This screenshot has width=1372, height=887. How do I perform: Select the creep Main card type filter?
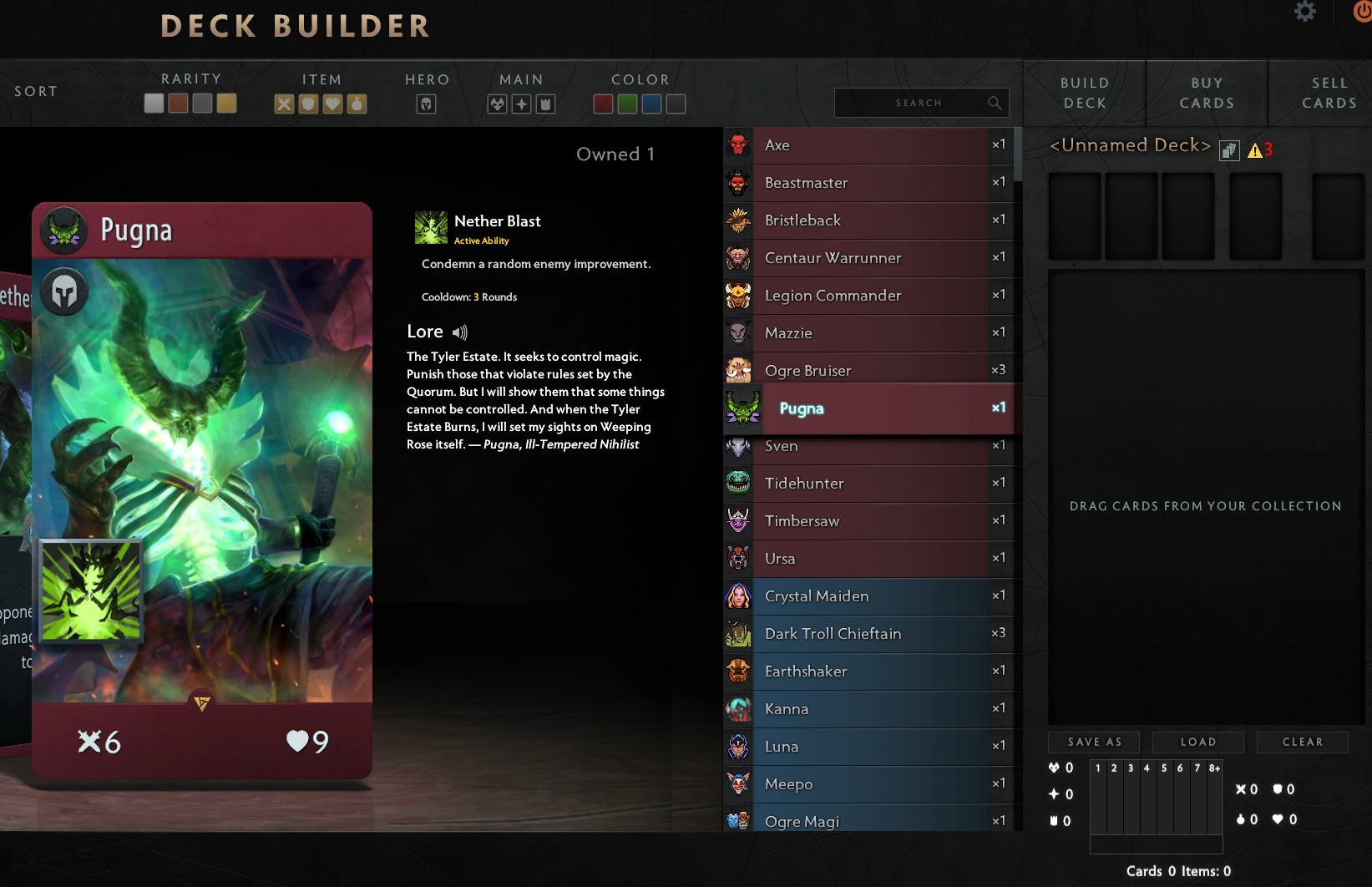tap(498, 103)
